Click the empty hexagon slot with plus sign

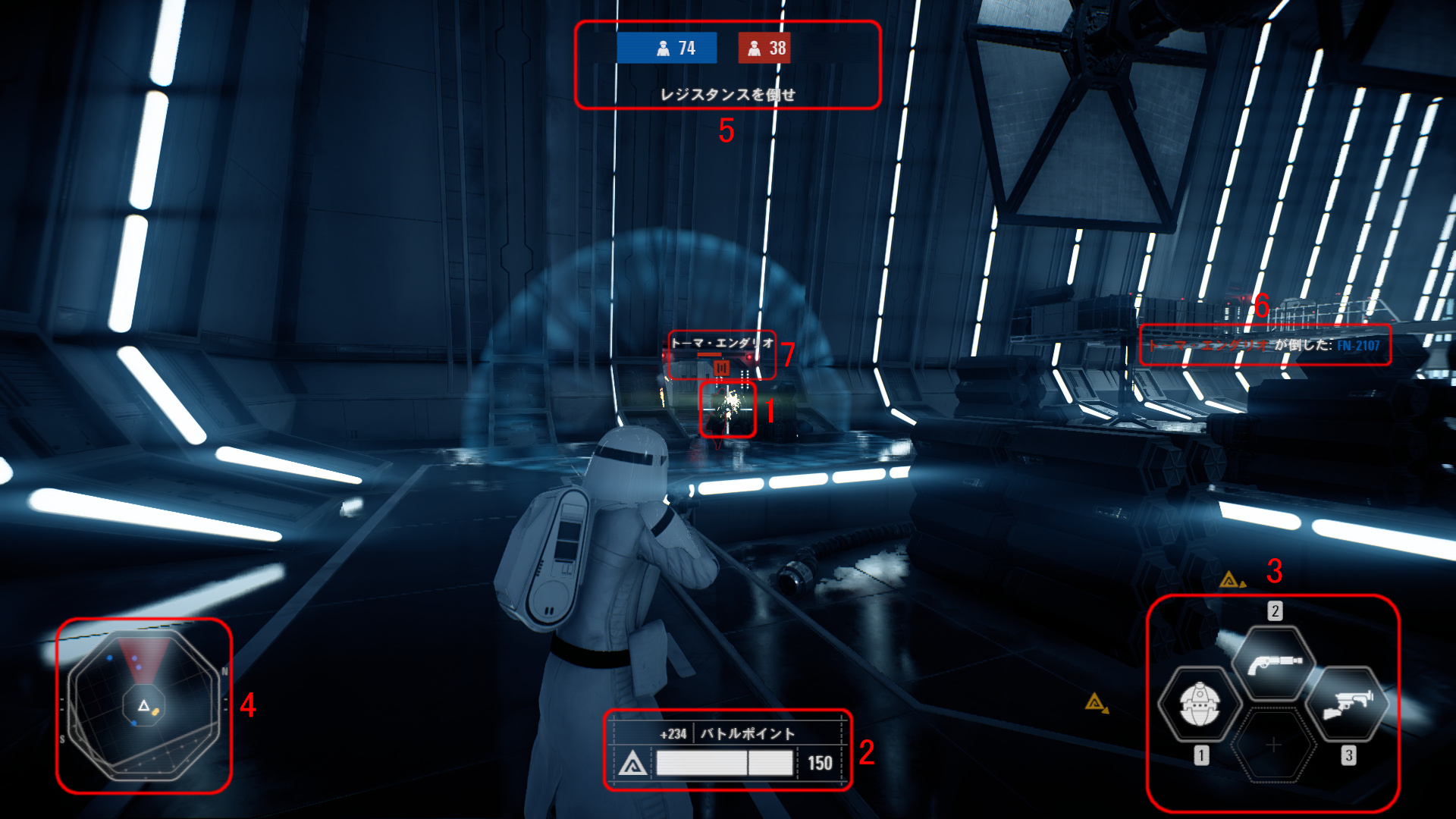click(x=1274, y=745)
